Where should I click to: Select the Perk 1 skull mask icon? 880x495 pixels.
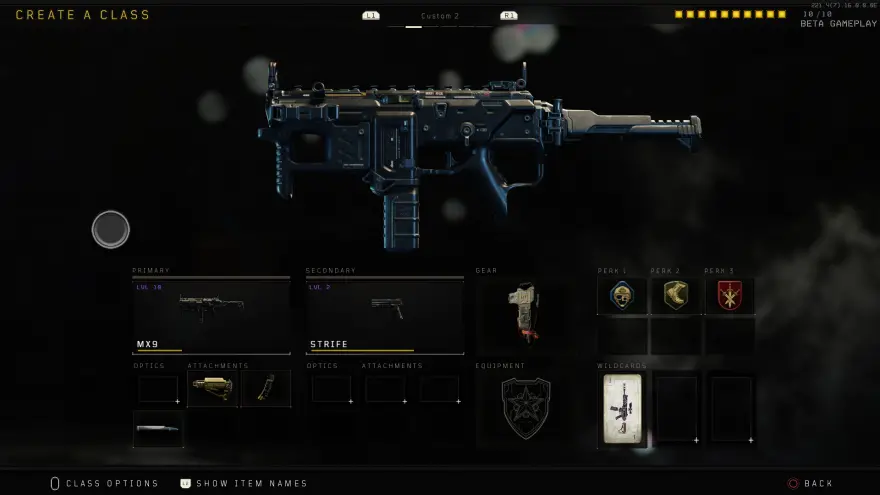622,295
